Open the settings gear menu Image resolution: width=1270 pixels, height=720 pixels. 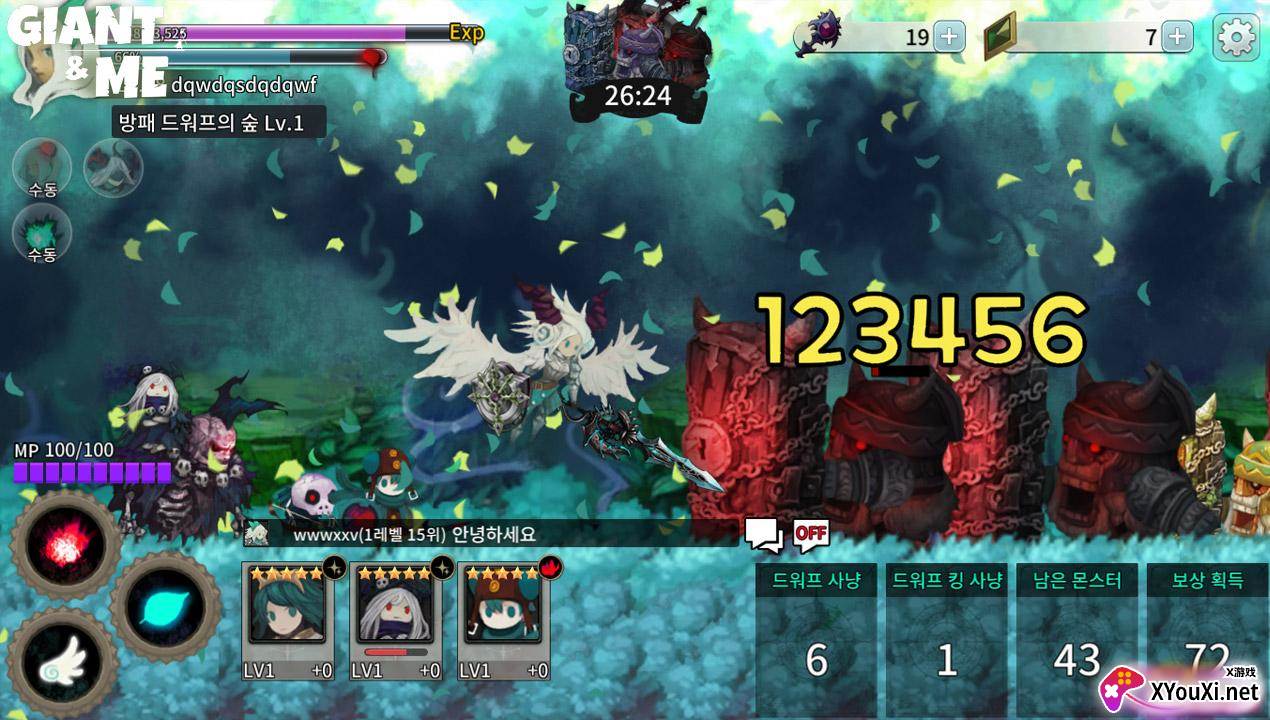coord(1235,38)
